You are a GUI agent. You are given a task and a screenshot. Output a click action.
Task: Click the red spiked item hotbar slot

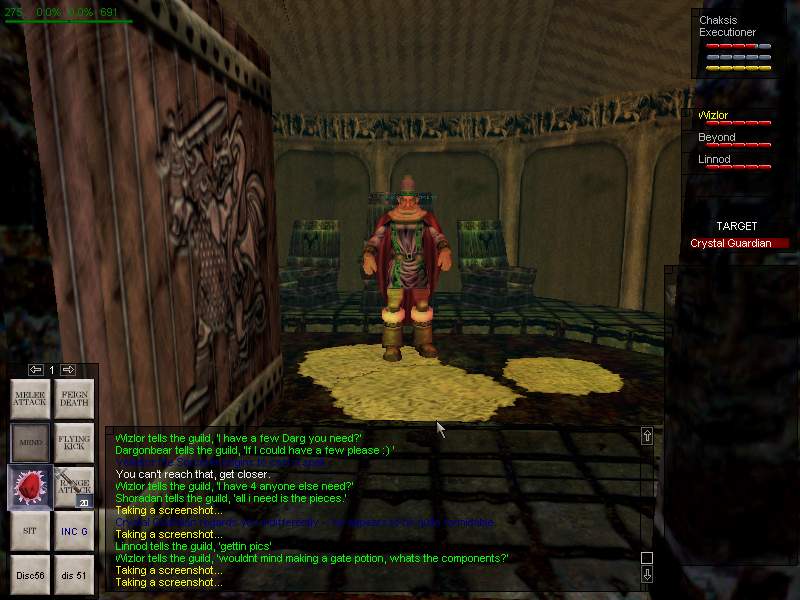point(30,487)
